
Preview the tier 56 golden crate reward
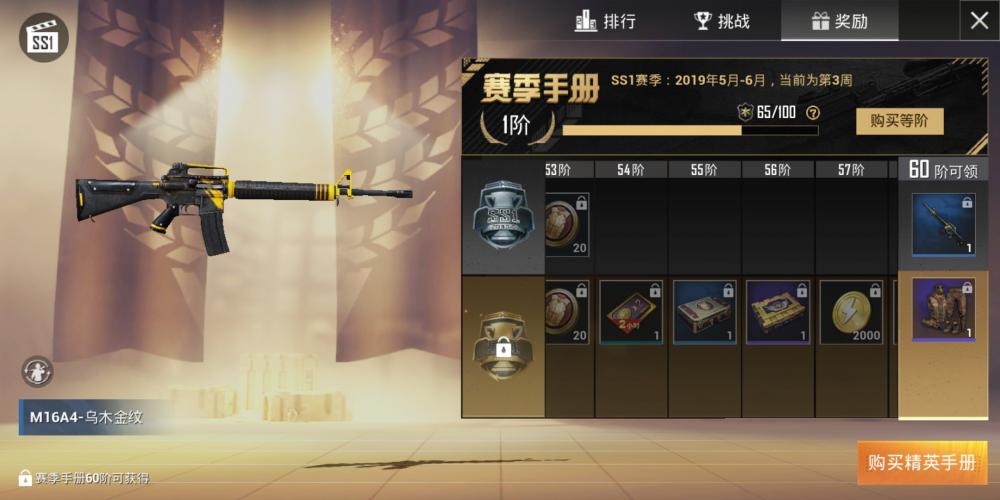point(779,312)
